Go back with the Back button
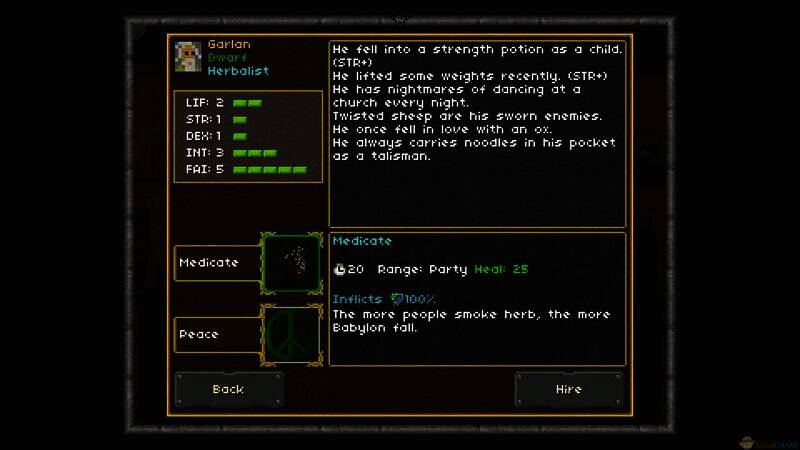The image size is (800, 450). pyautogui.click(x=229, y=389)
